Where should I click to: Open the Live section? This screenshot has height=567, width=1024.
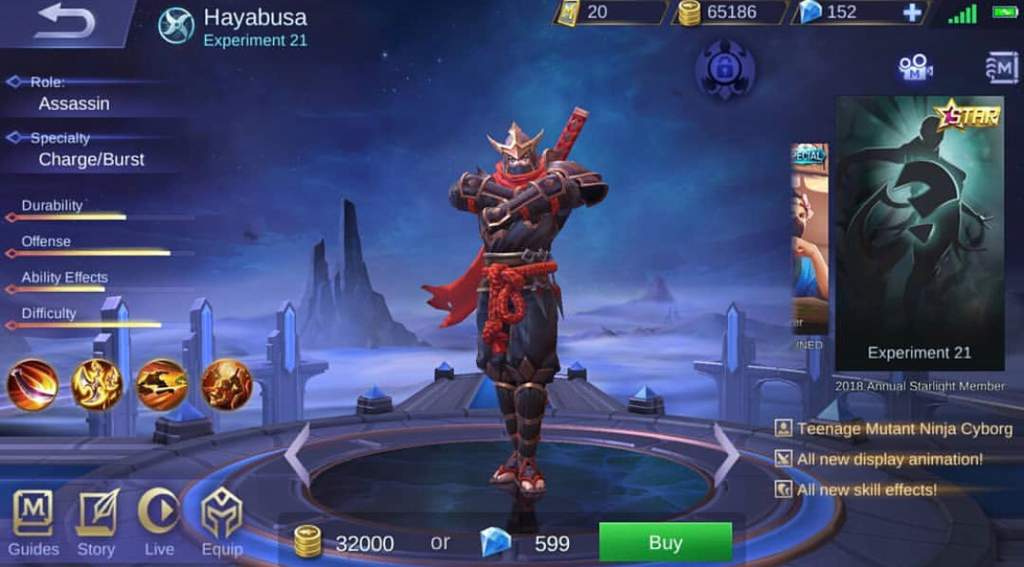coord(159,522)
